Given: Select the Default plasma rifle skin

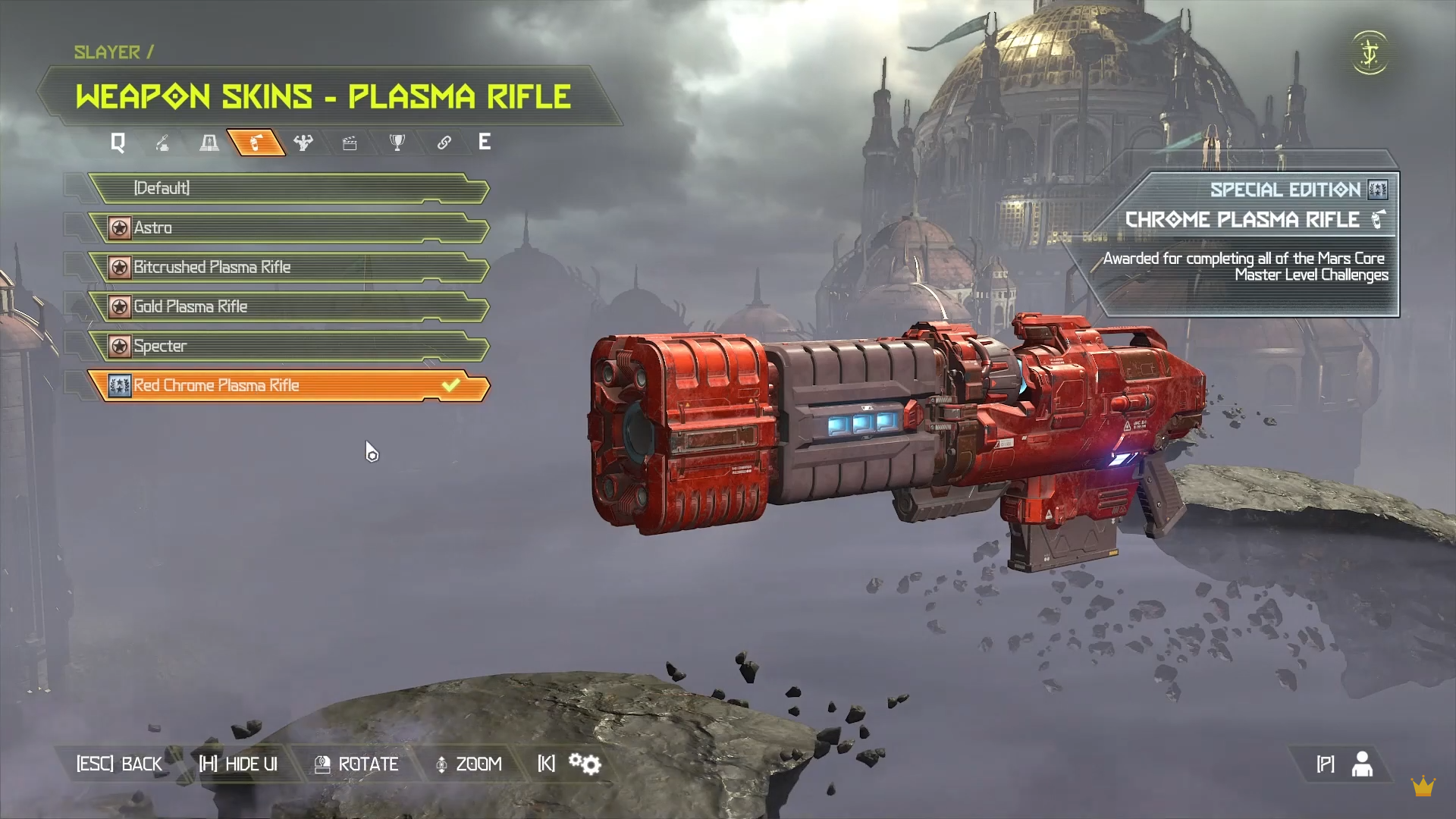Looking at the screenshot, I should 288,188.
